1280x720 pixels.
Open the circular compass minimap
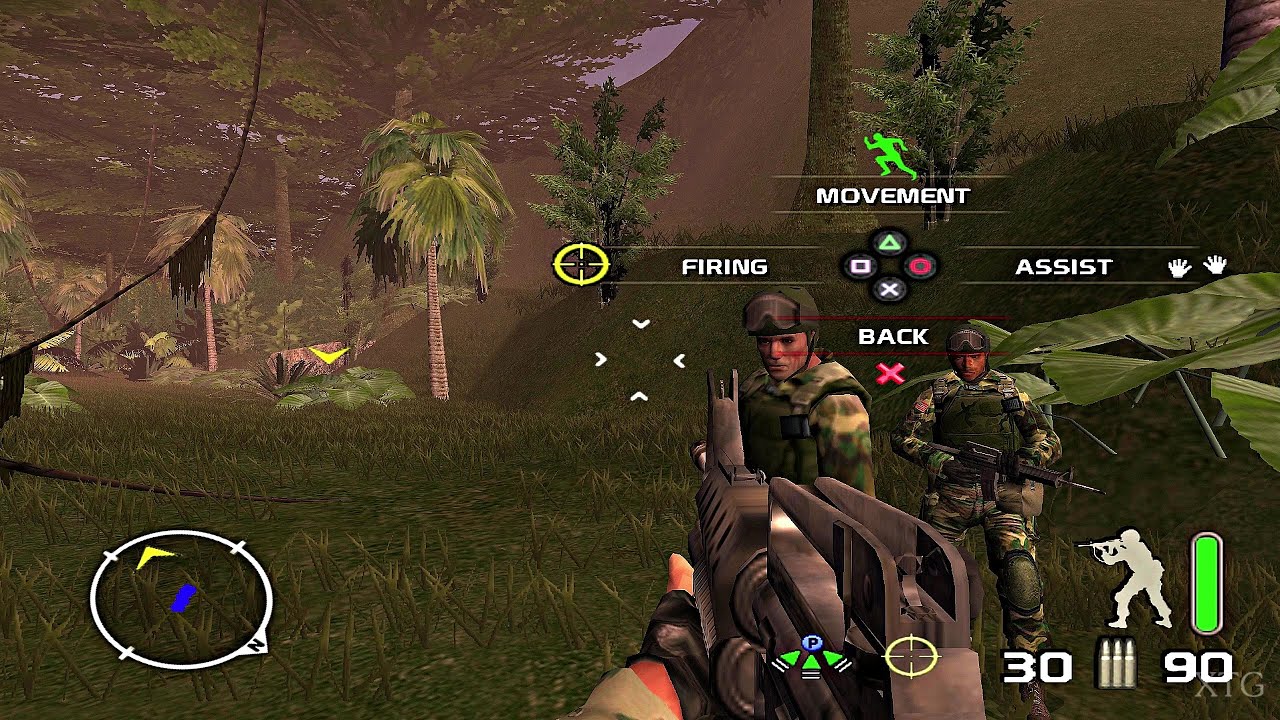pyautogui.click(x=181, y=599)
